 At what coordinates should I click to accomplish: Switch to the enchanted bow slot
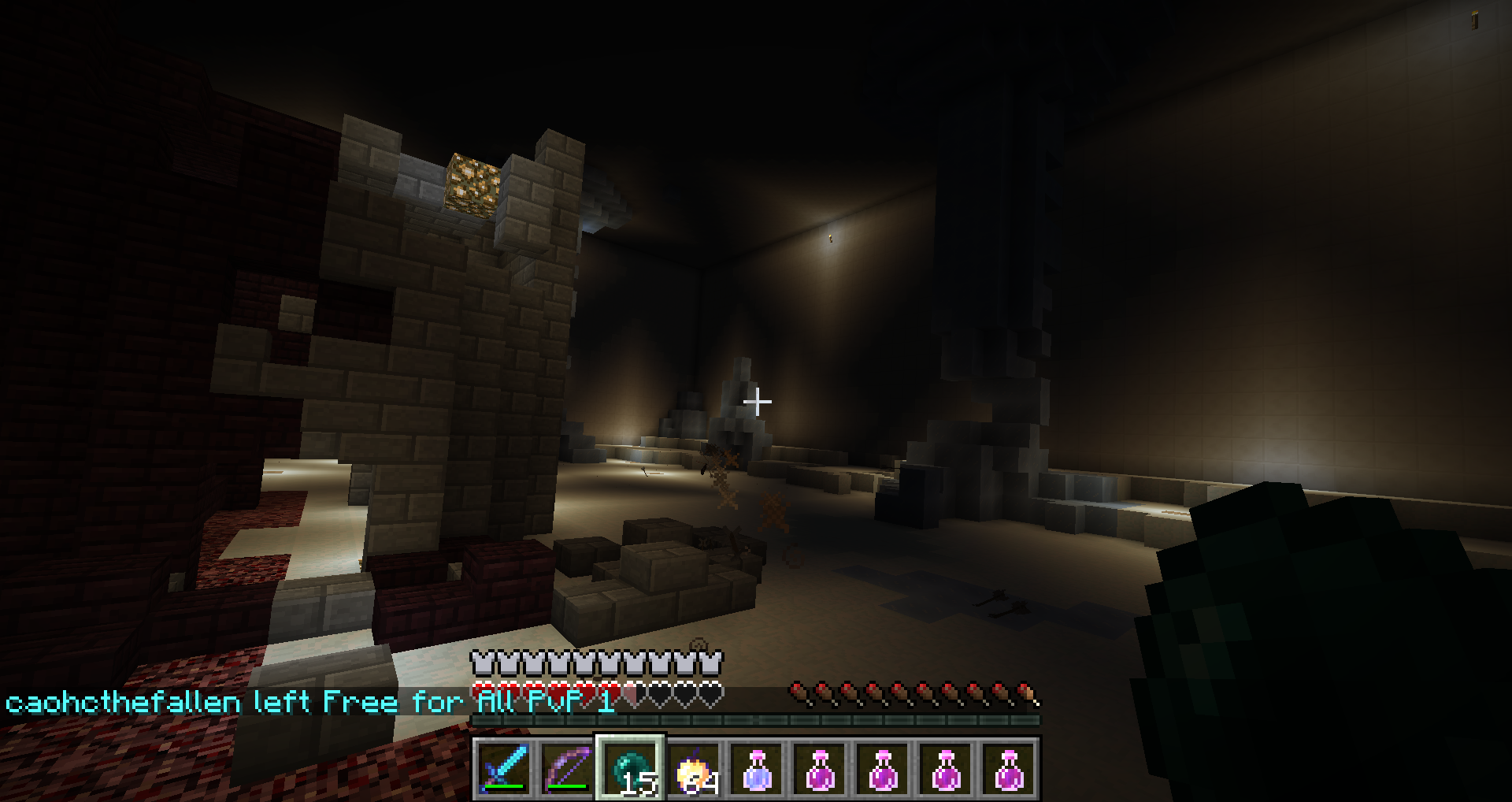[567, 768]
